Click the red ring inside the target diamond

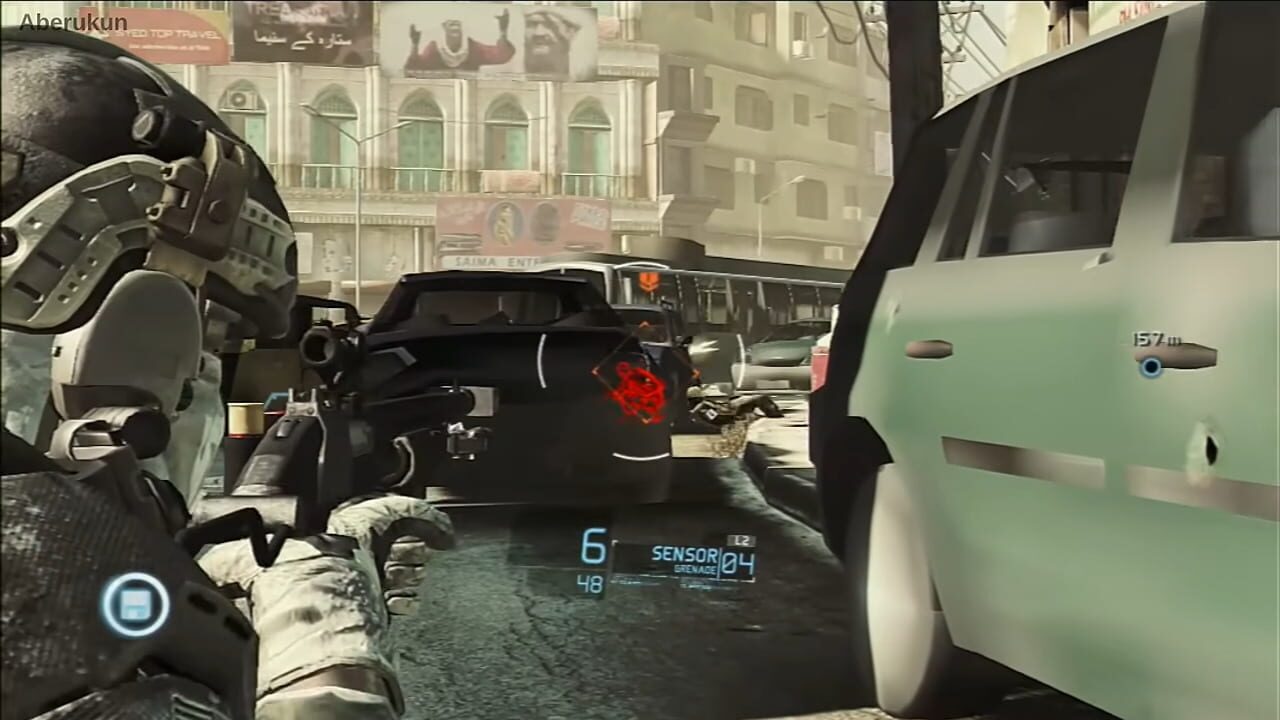(x=638, y=385)
